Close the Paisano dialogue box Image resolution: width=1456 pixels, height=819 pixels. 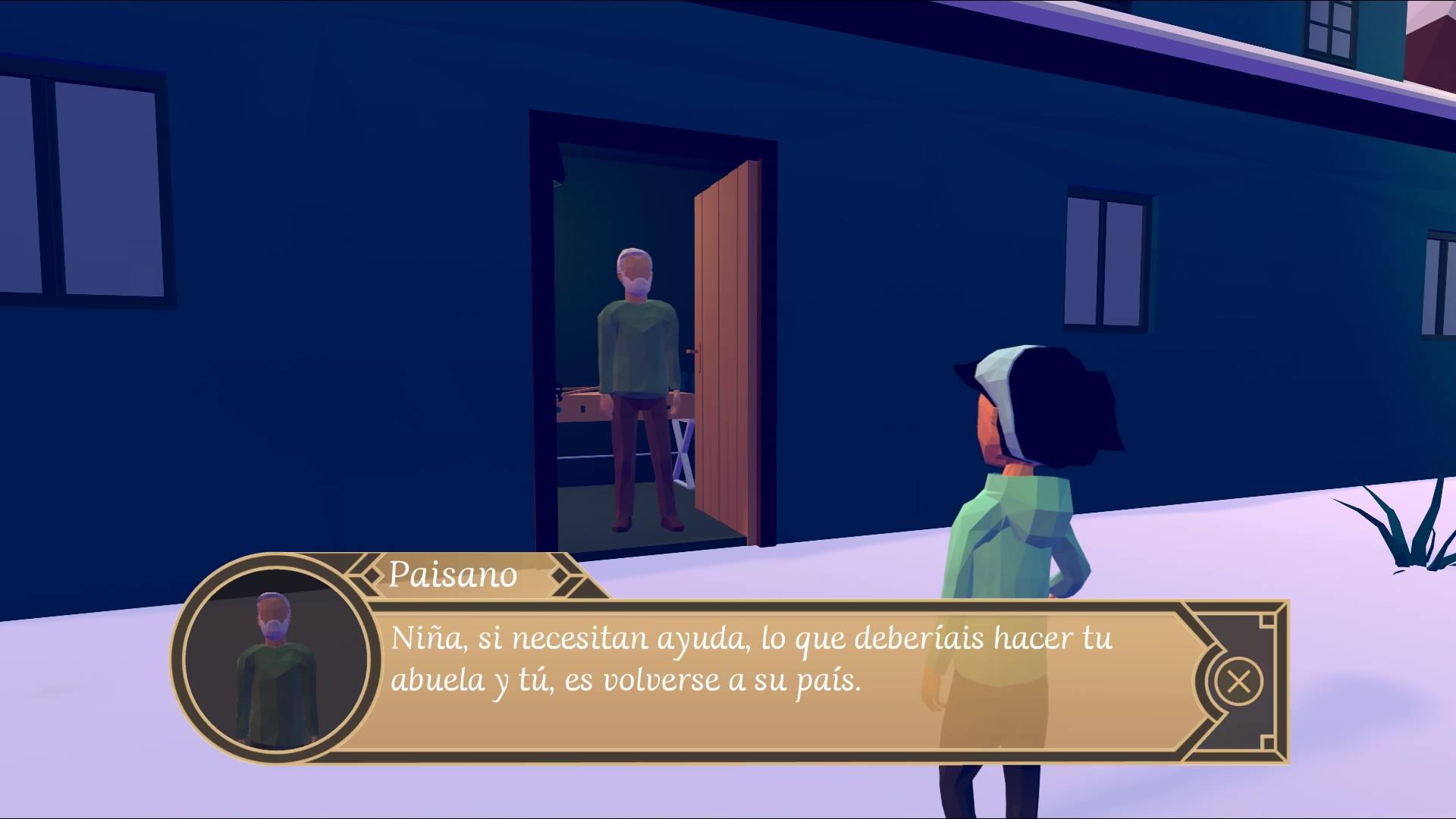tap(1238, 681)
